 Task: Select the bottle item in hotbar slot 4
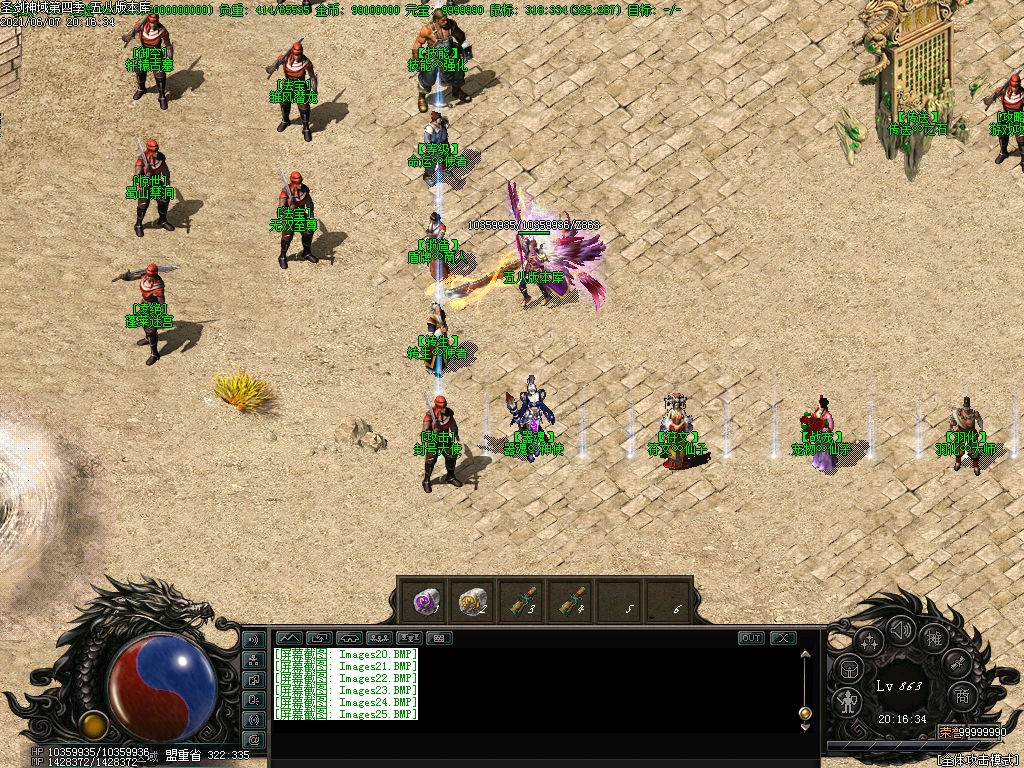(x=568, y=601)
